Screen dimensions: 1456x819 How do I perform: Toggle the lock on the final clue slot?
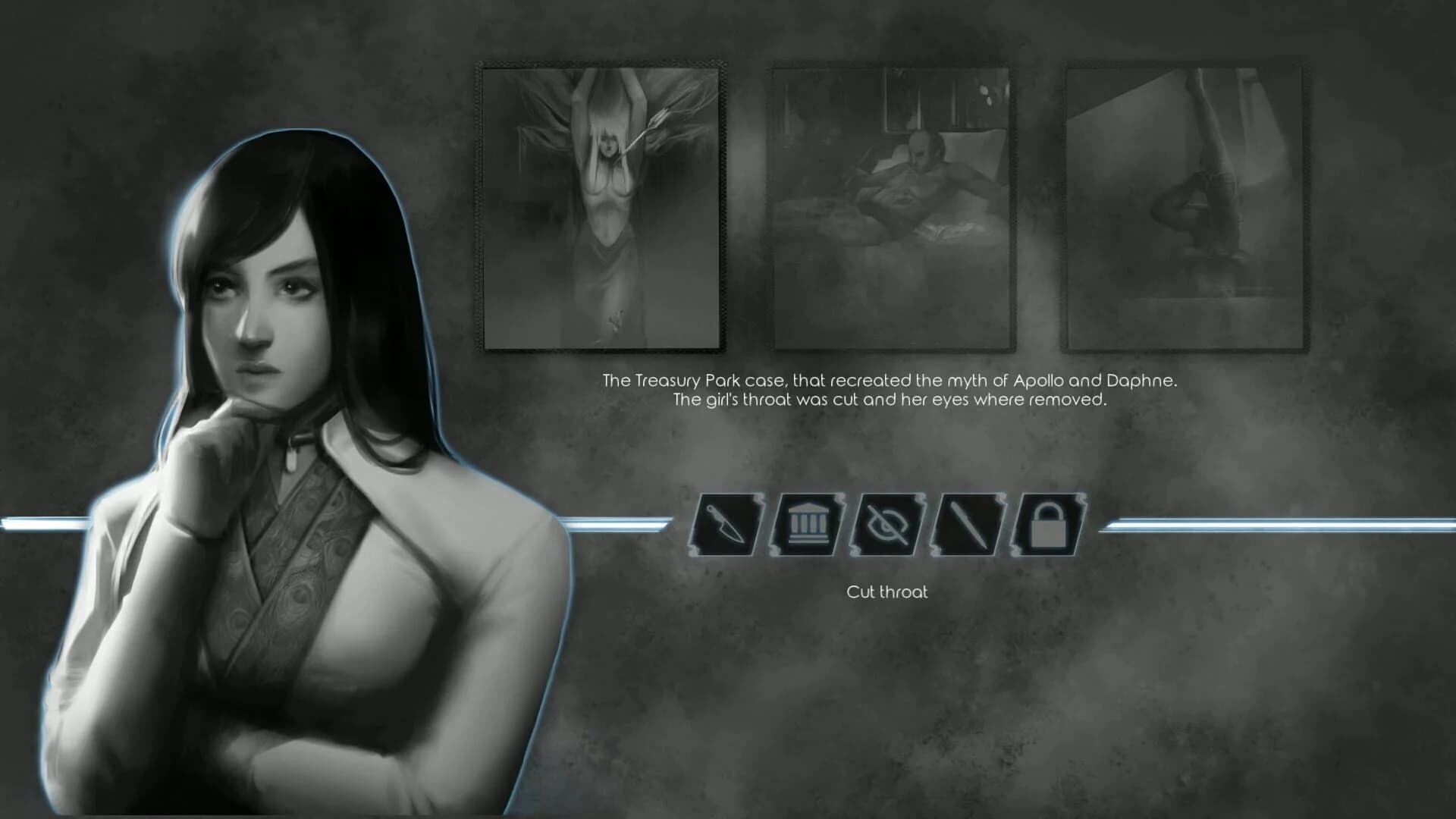tap(1047, 523)
